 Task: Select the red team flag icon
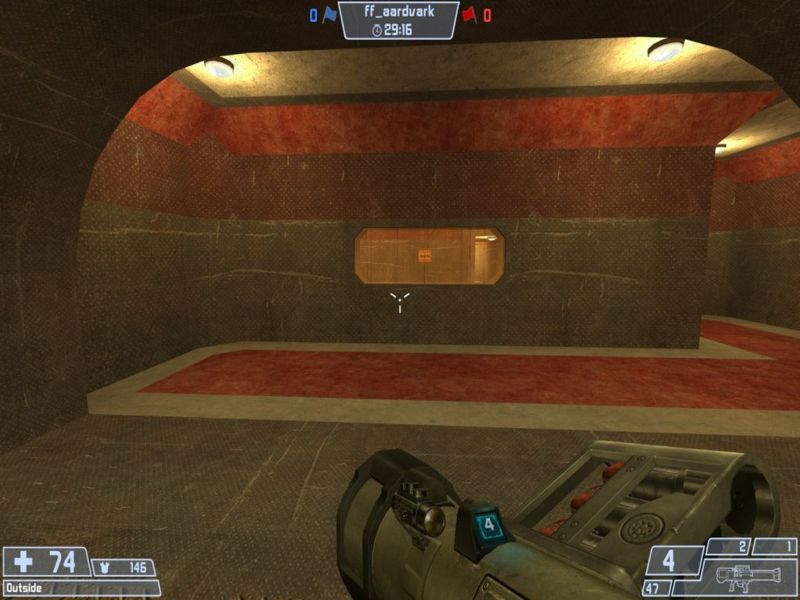click(468, 15)
